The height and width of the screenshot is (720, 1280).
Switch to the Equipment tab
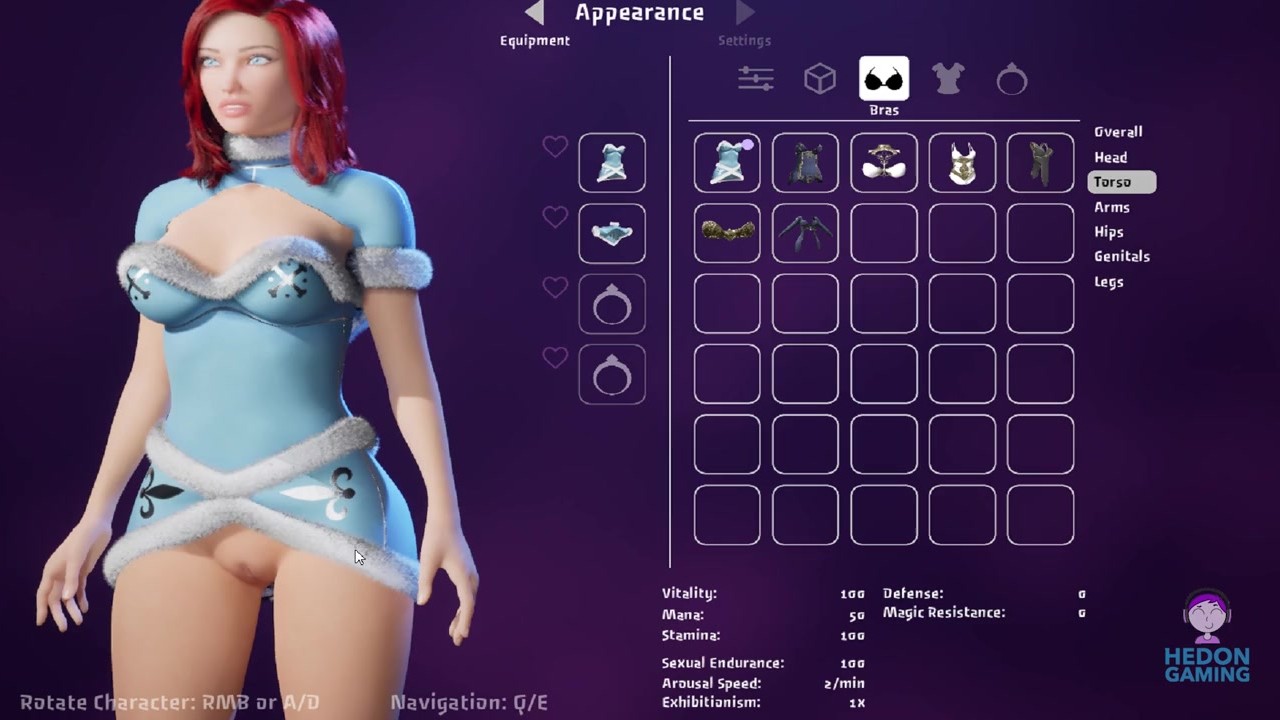[535, 41]
